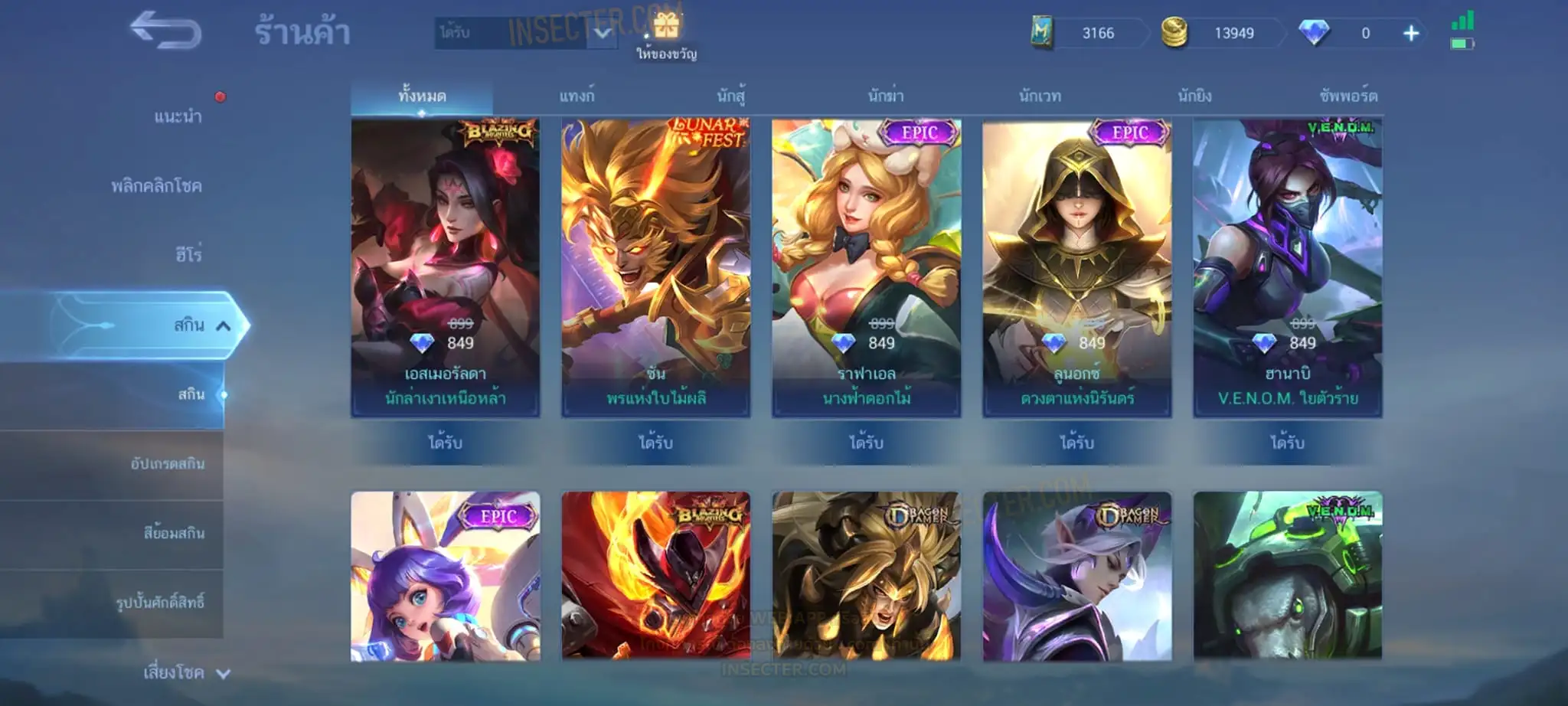Get the ลูนอกซ์ skin with ได้รับ
The height and width of the screenshot is (706, 1568).
[1076, 443]
